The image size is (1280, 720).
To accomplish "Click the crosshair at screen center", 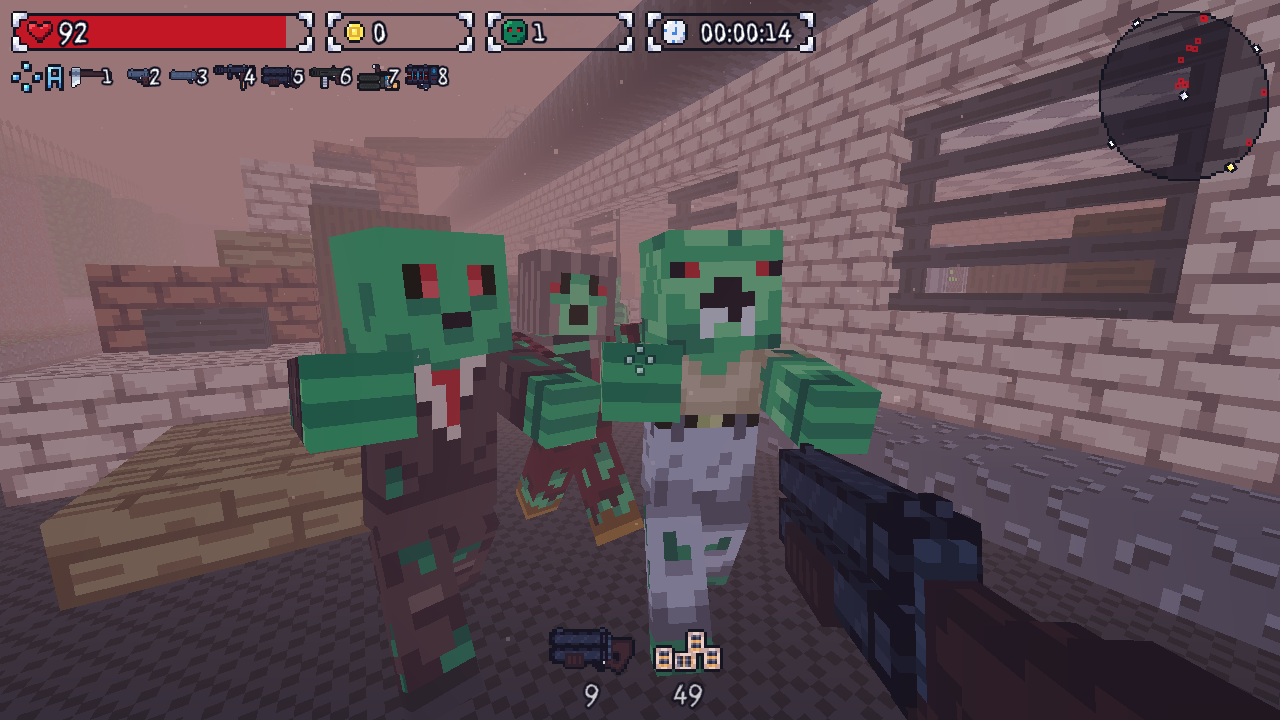I will [640, 360].
